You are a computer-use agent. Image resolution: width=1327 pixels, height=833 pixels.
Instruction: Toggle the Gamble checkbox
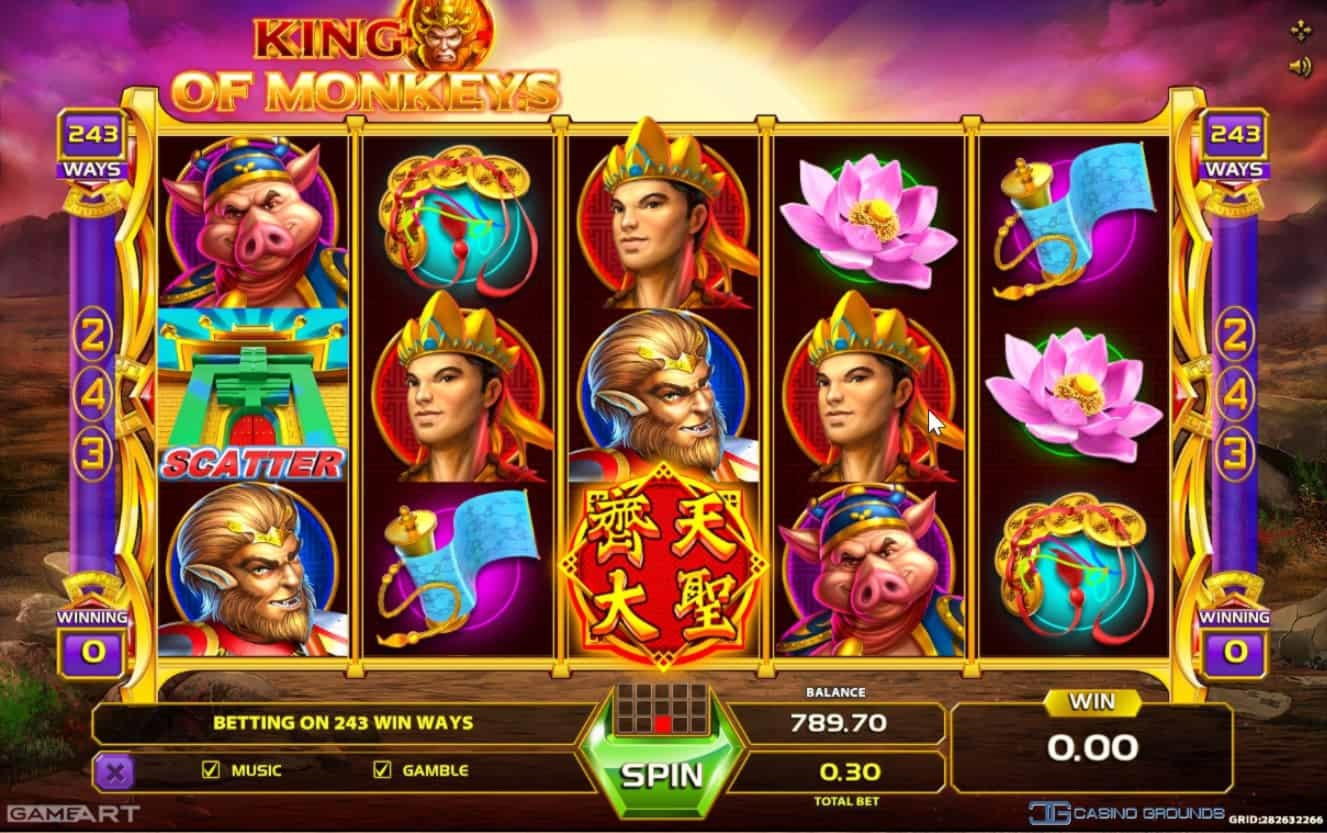[x=381, y=770]
